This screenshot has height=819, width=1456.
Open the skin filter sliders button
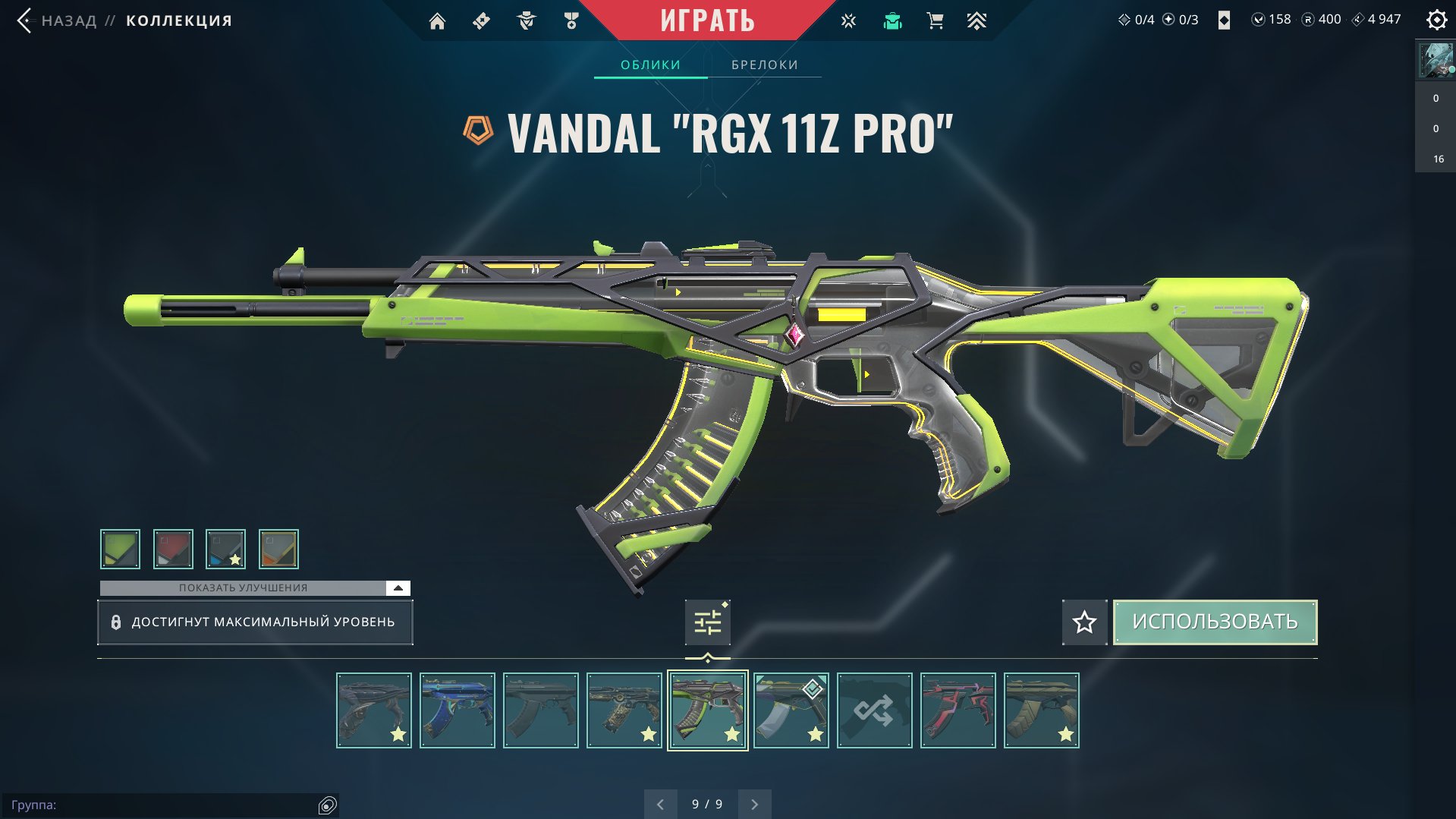point(707,622)
